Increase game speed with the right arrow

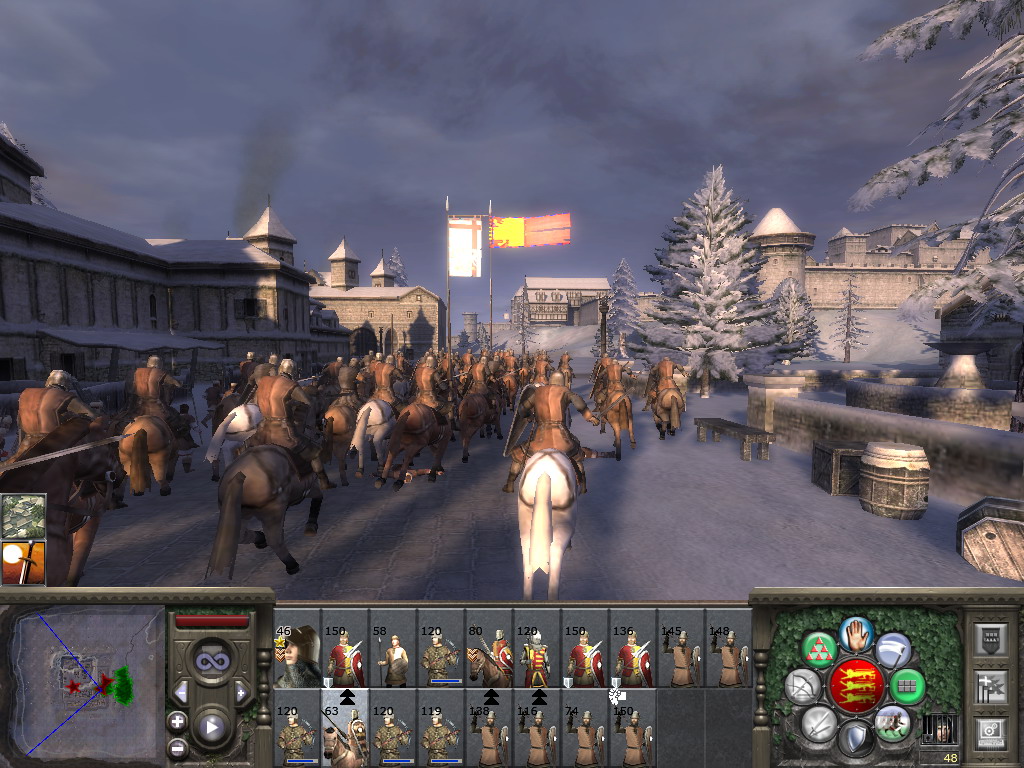(x=241, y=692)
